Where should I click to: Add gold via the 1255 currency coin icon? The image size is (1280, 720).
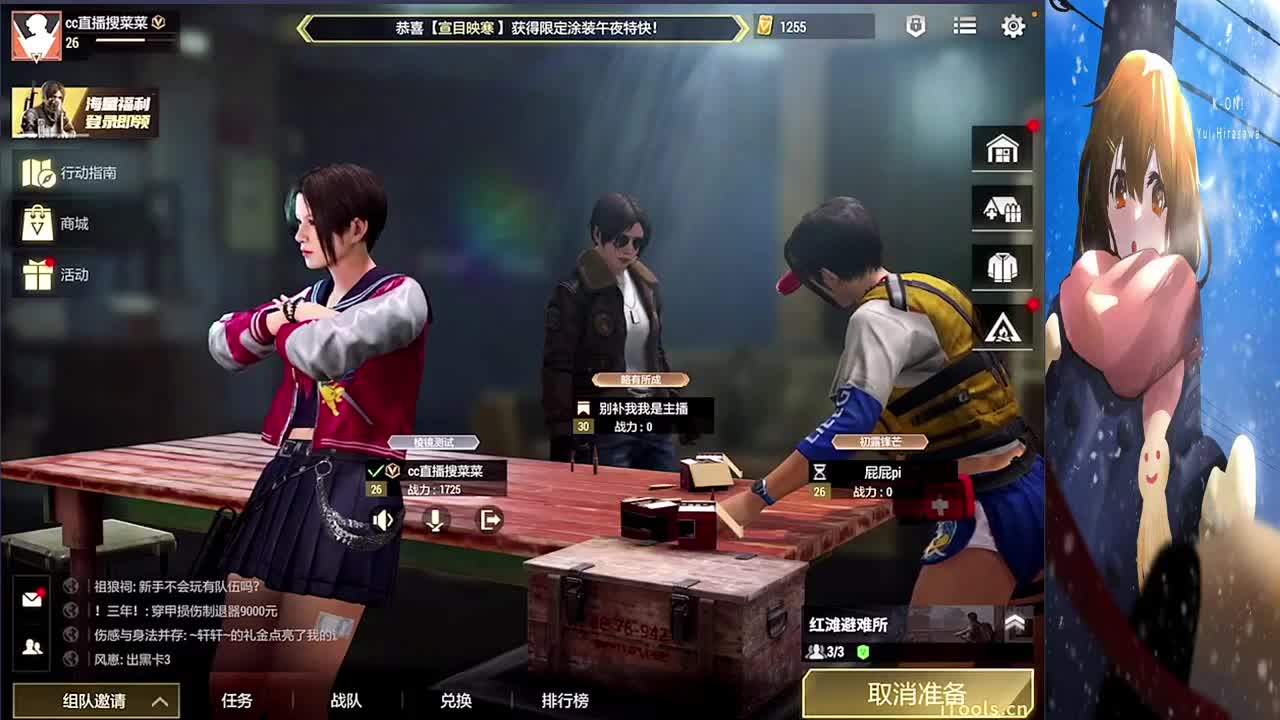click(x=766, y=26)
